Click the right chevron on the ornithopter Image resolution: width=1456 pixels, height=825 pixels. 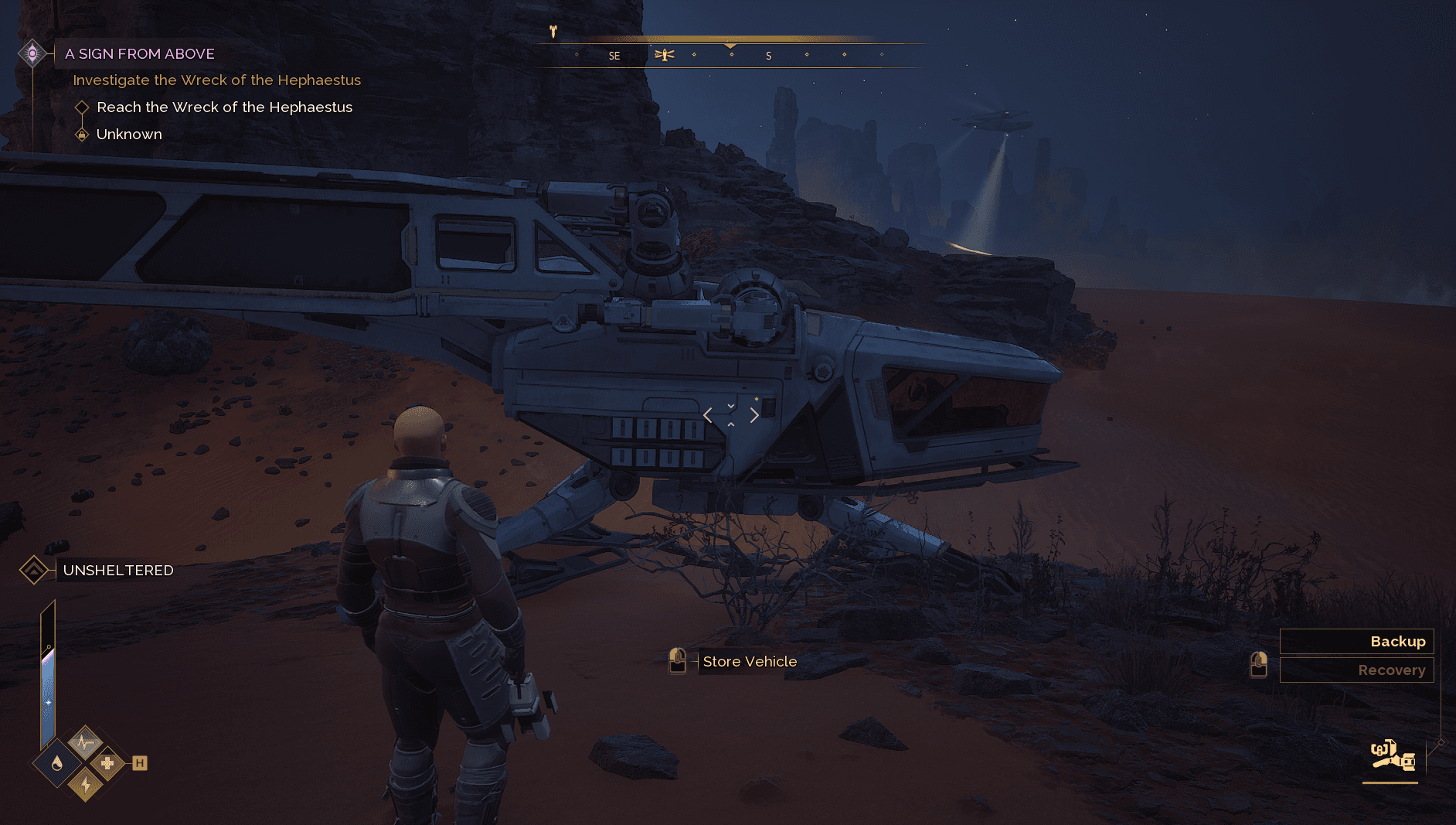(754, 416)
